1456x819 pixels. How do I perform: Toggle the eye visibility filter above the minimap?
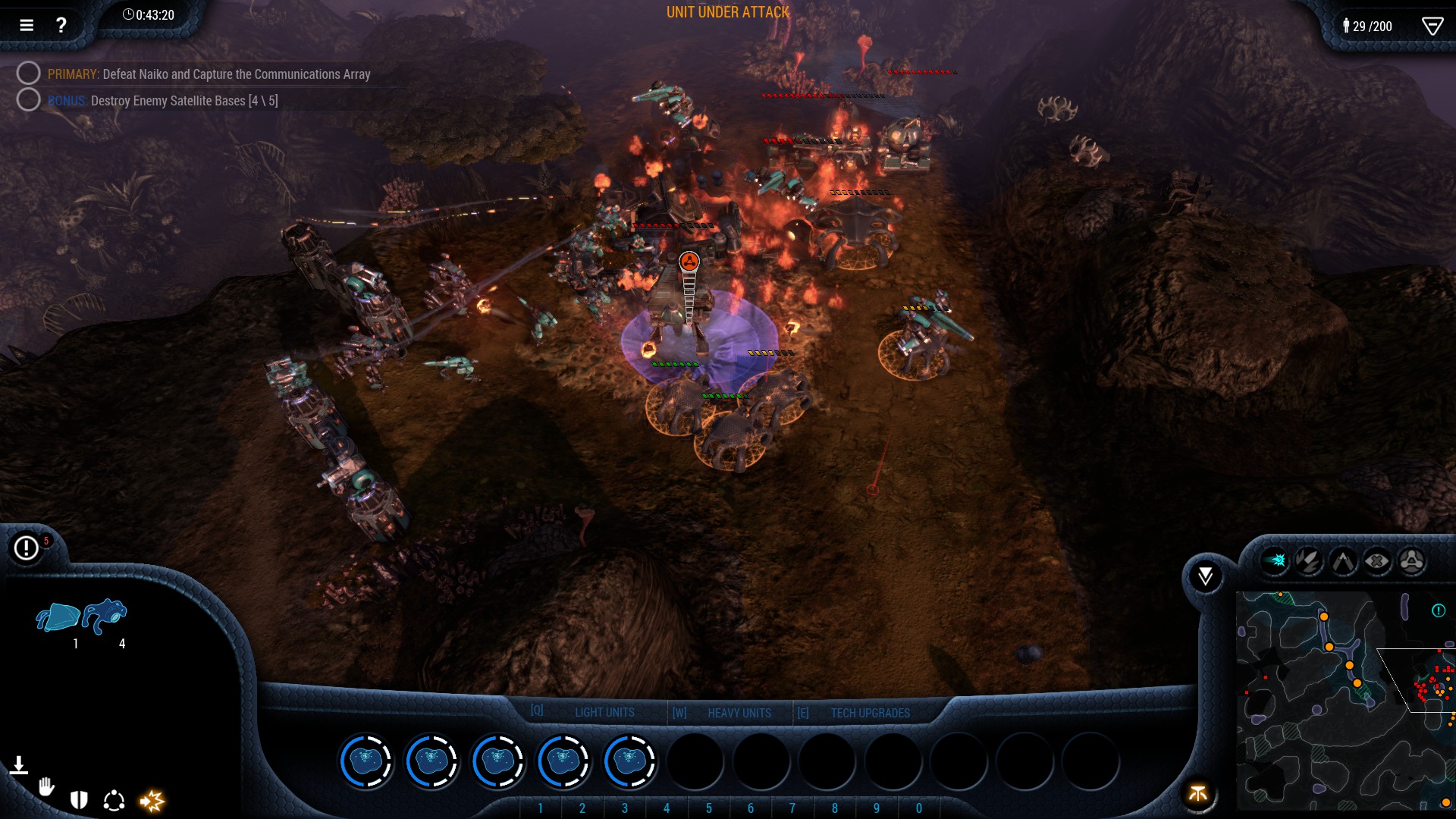pyautogui.click(x=1378, y=563)
